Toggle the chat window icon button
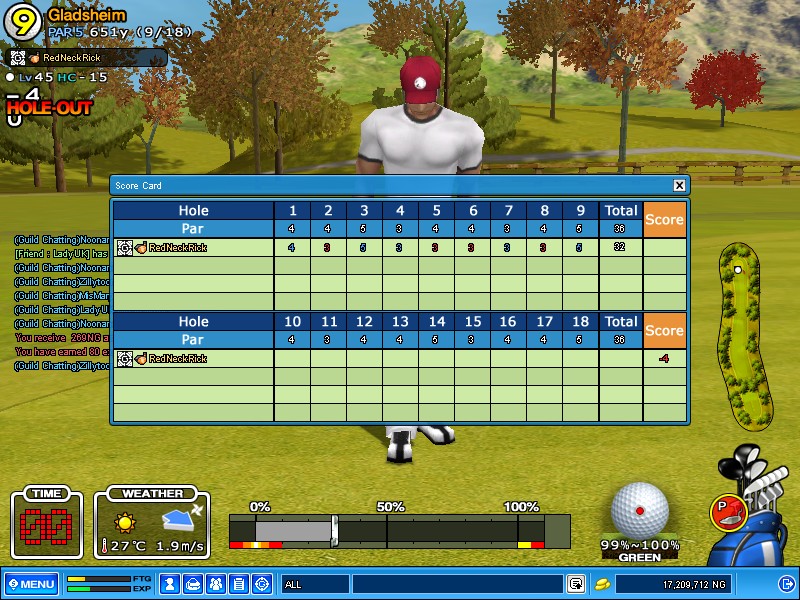 point(576,584)
